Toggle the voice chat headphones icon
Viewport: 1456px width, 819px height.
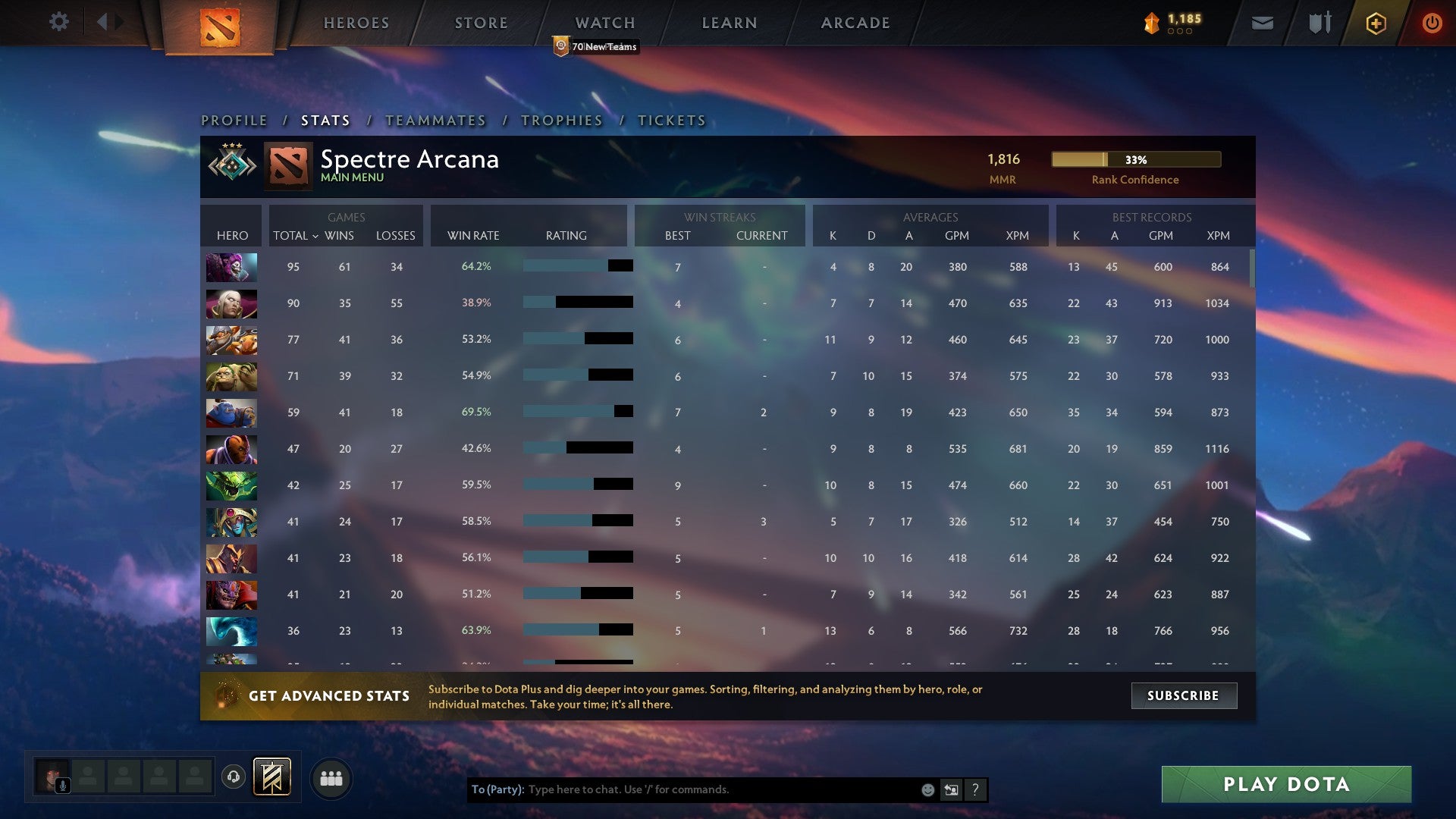[x=234, y=777]
